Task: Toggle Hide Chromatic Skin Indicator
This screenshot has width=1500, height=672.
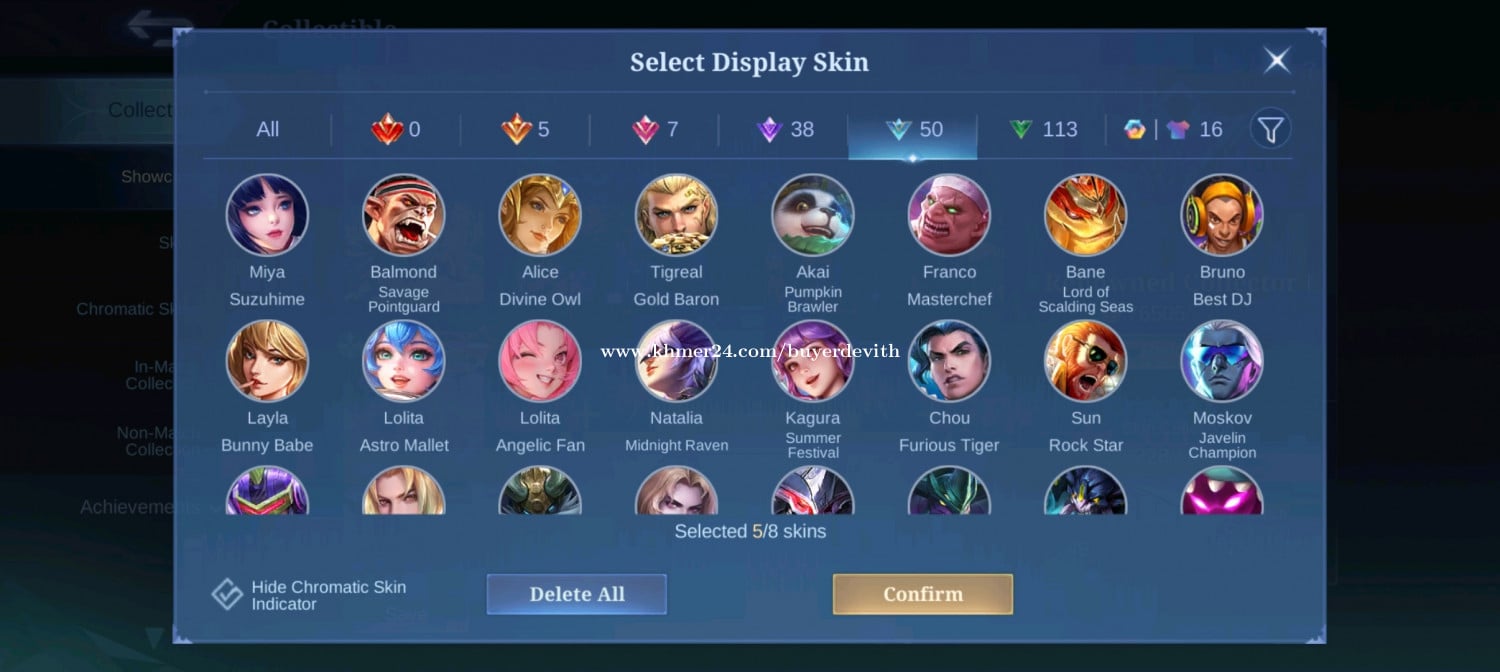Action: pos(228,595)
